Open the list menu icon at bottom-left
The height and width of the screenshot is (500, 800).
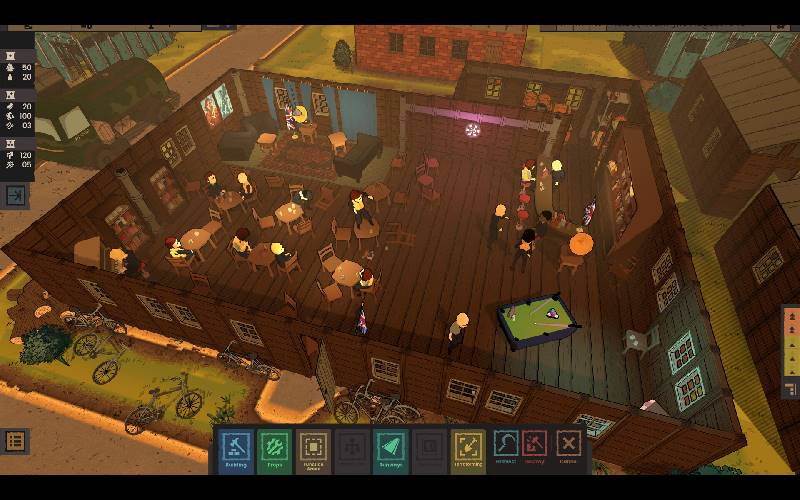(x=15, y=440)
